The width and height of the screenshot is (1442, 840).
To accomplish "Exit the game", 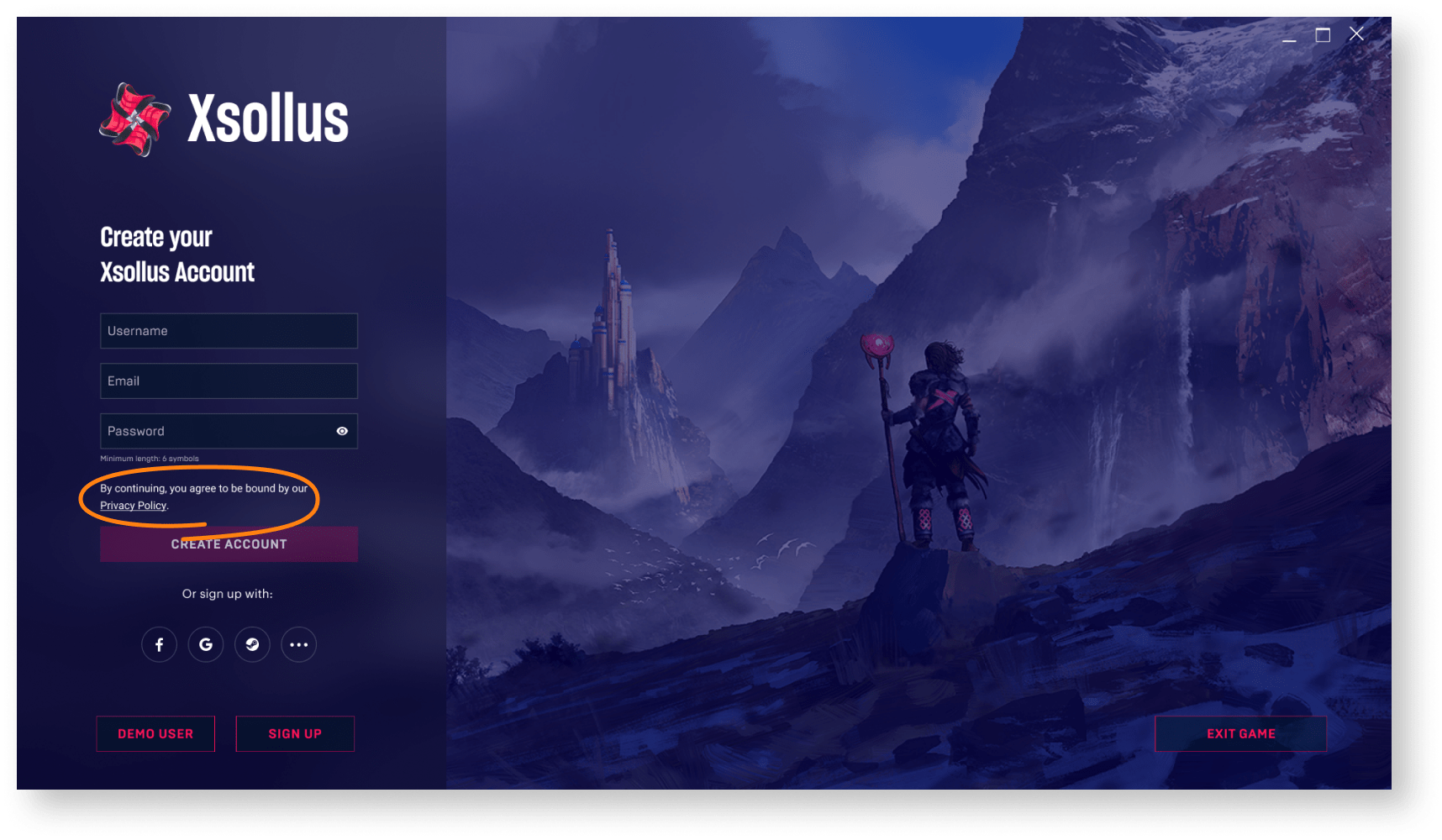I will pos(1240,734).
